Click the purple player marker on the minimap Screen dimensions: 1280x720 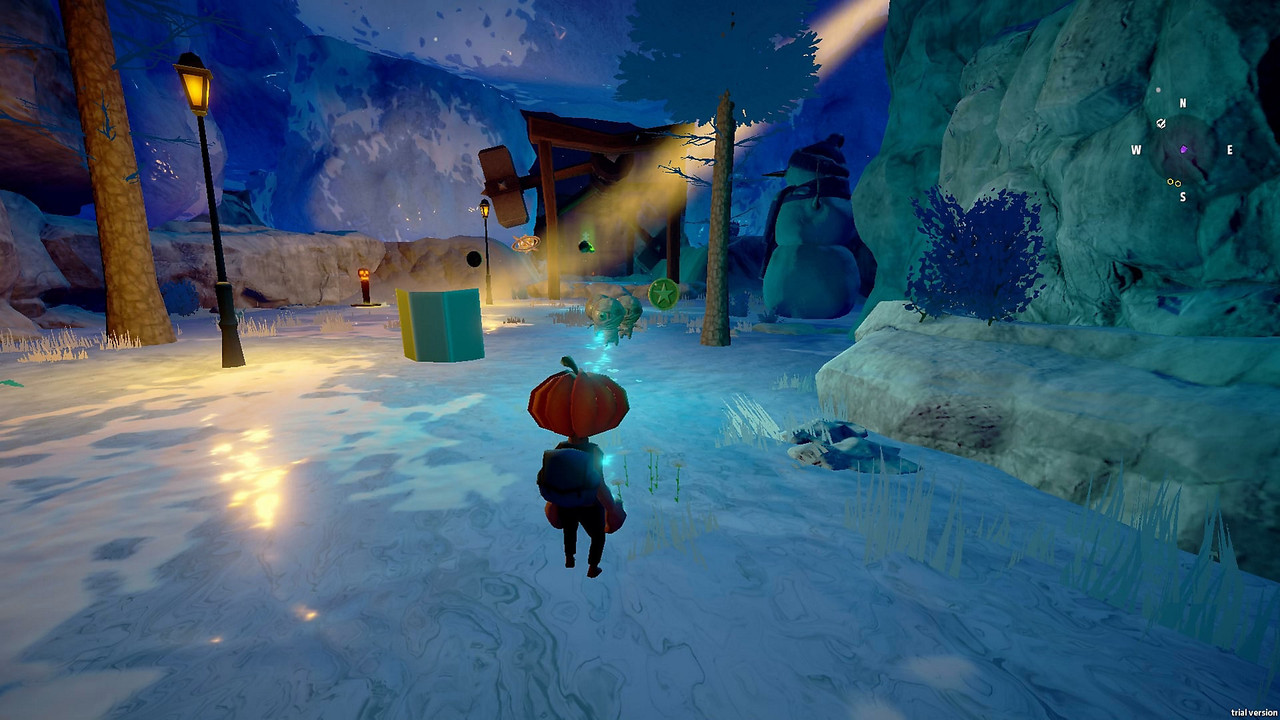click(1184, 150)
